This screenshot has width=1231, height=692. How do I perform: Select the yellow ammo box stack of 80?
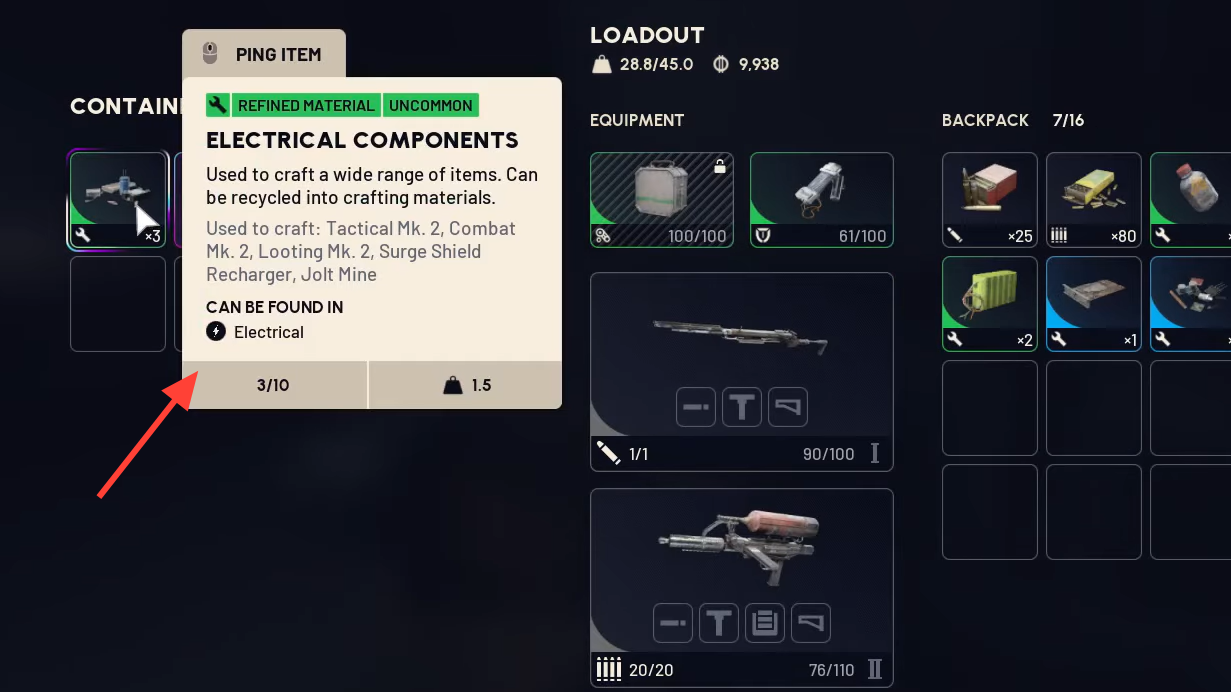click(1093, 199)
